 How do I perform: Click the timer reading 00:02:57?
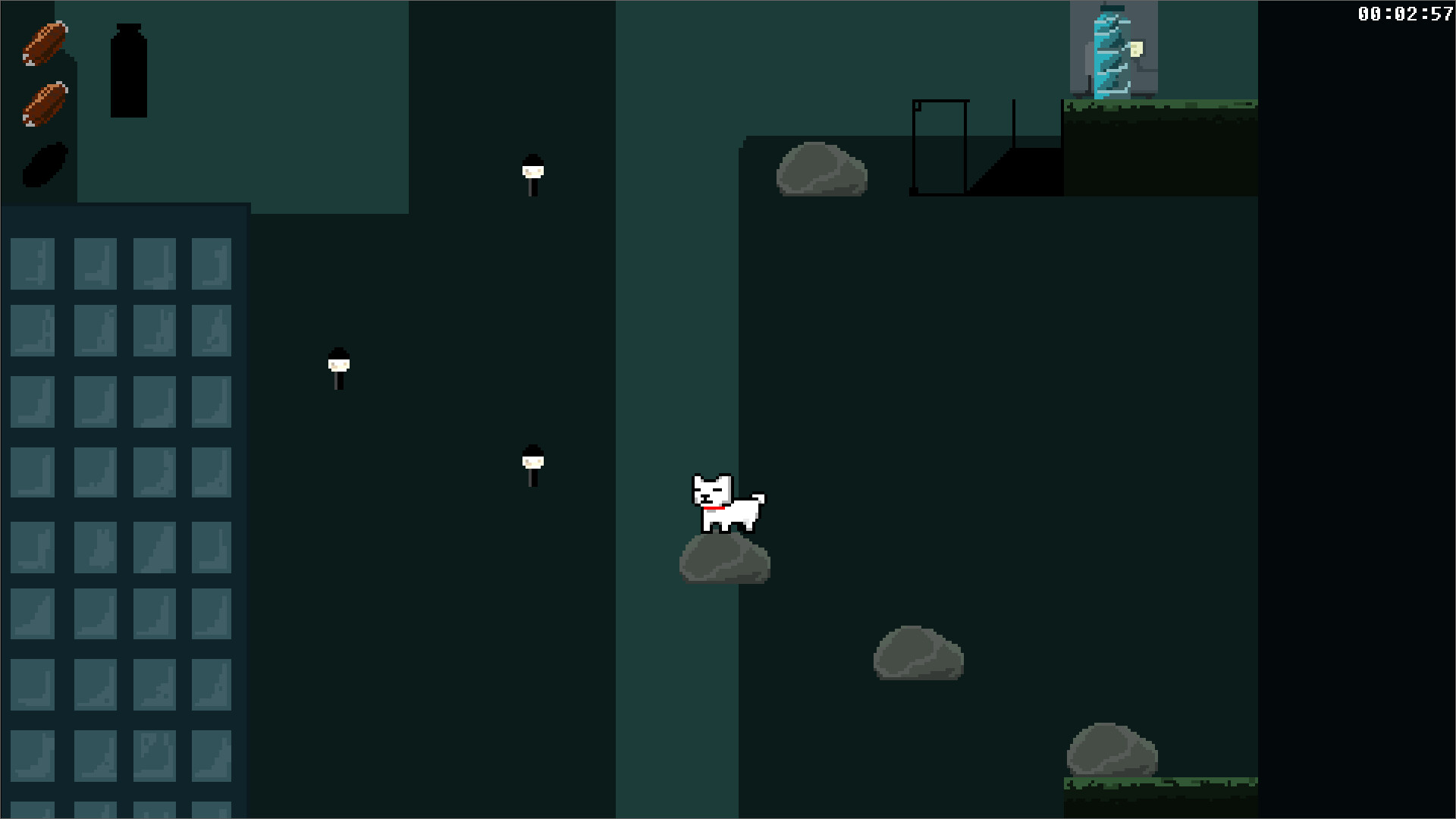[x=1407, y=12]
